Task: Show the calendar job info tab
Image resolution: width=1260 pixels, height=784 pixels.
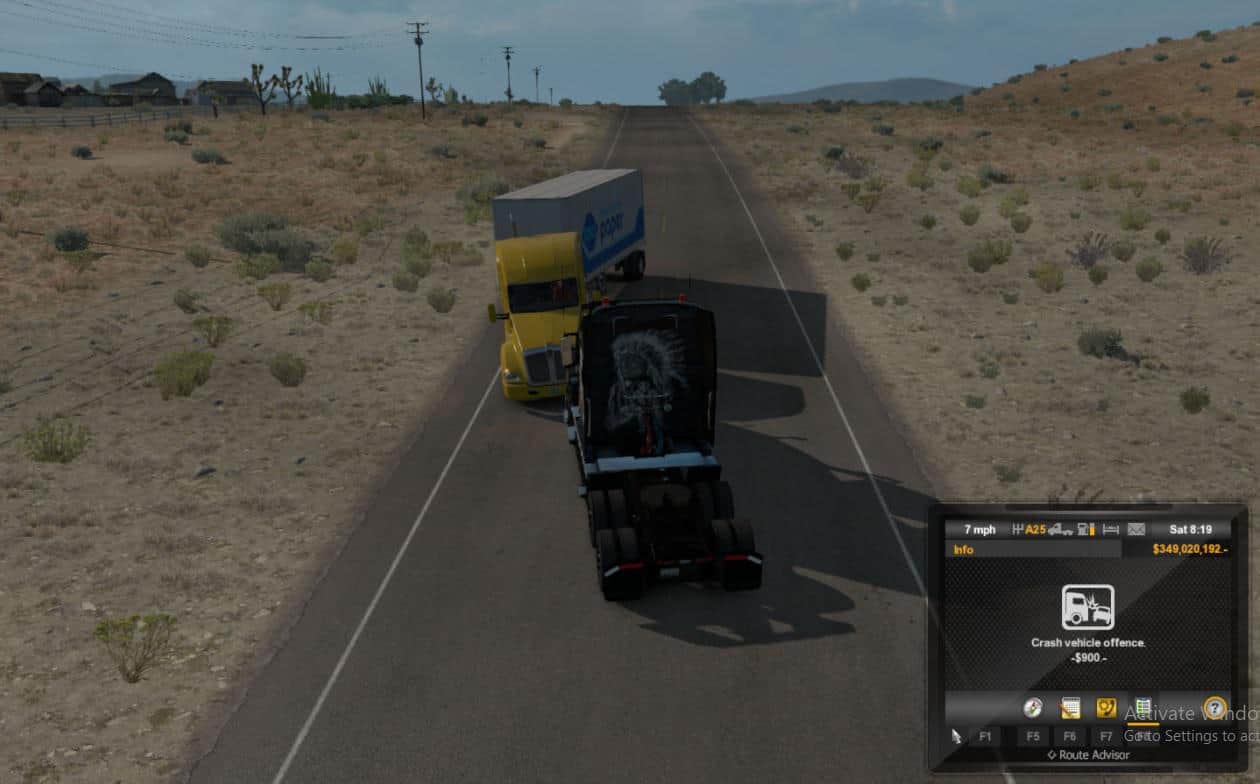Action: (1070, 708)
